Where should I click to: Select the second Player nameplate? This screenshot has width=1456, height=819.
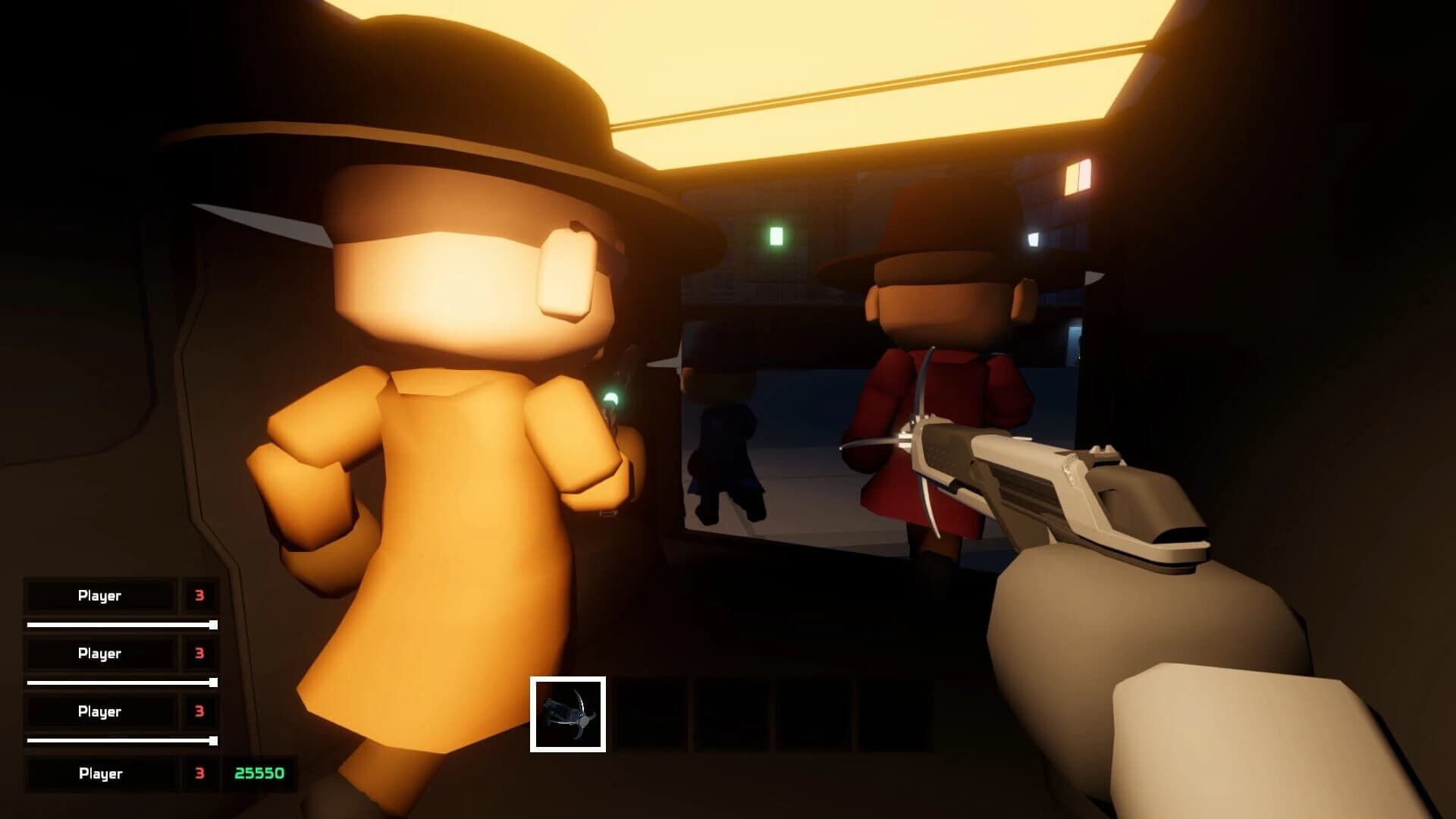pos(100,653)
